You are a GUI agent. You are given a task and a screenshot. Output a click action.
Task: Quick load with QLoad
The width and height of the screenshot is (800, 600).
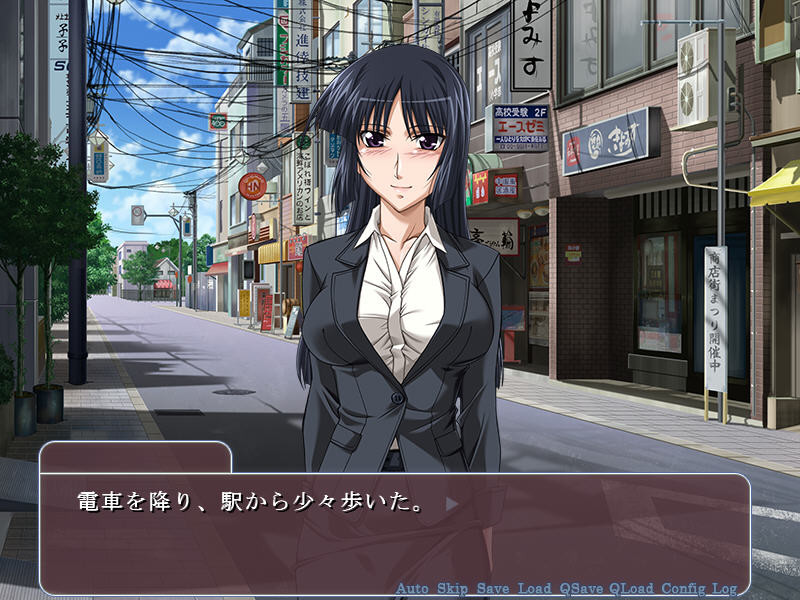click(631, 588)
